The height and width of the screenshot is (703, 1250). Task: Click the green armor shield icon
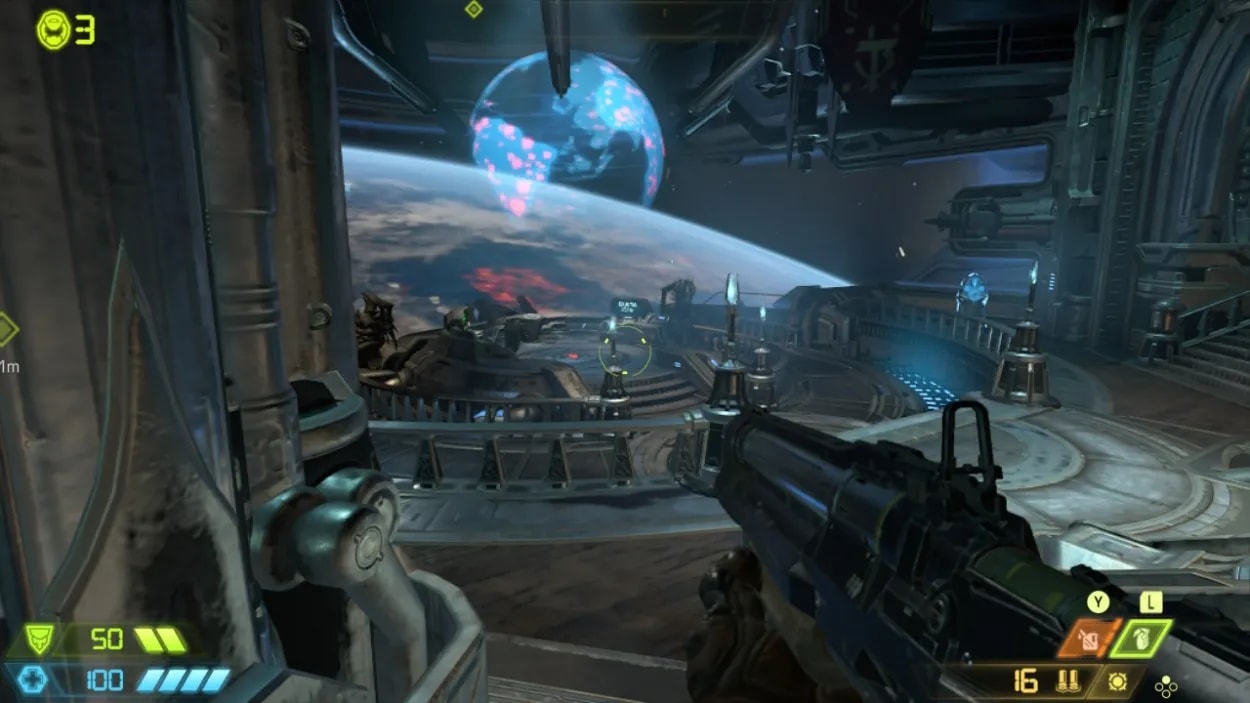pyautogui.click(x=39, y=640)
